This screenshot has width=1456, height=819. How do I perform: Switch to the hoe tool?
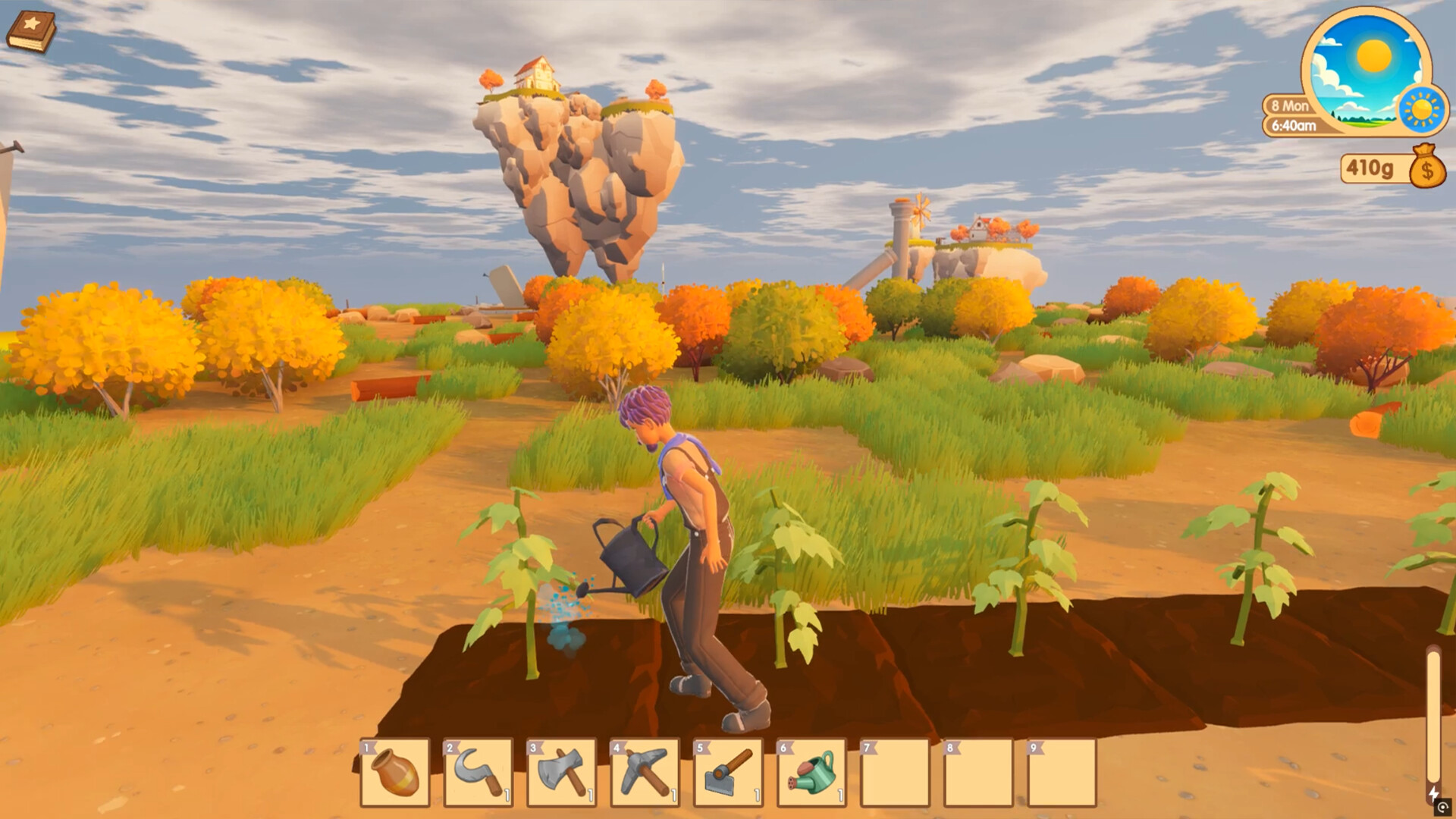coord(729,773)
